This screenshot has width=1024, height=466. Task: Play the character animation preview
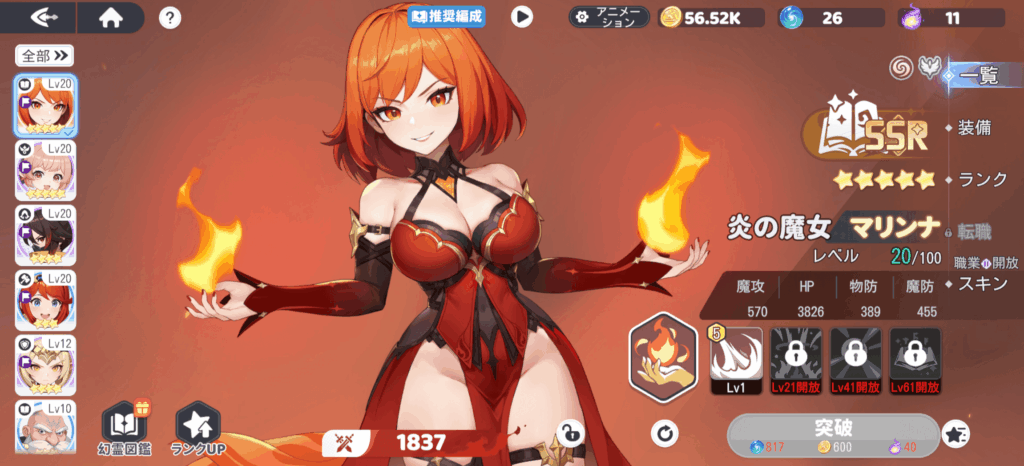522,16
